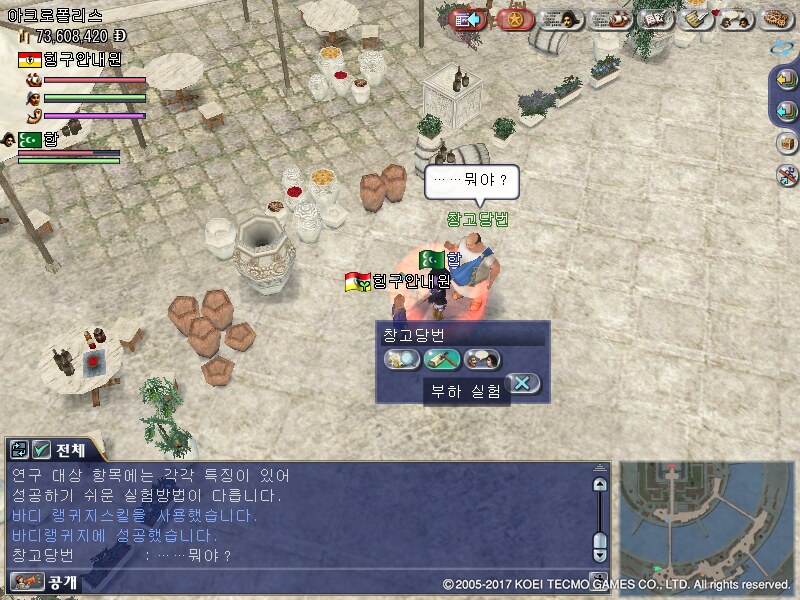Open the character portrait menu in toolbar
The image size is (800, 600).
point(563,19)
